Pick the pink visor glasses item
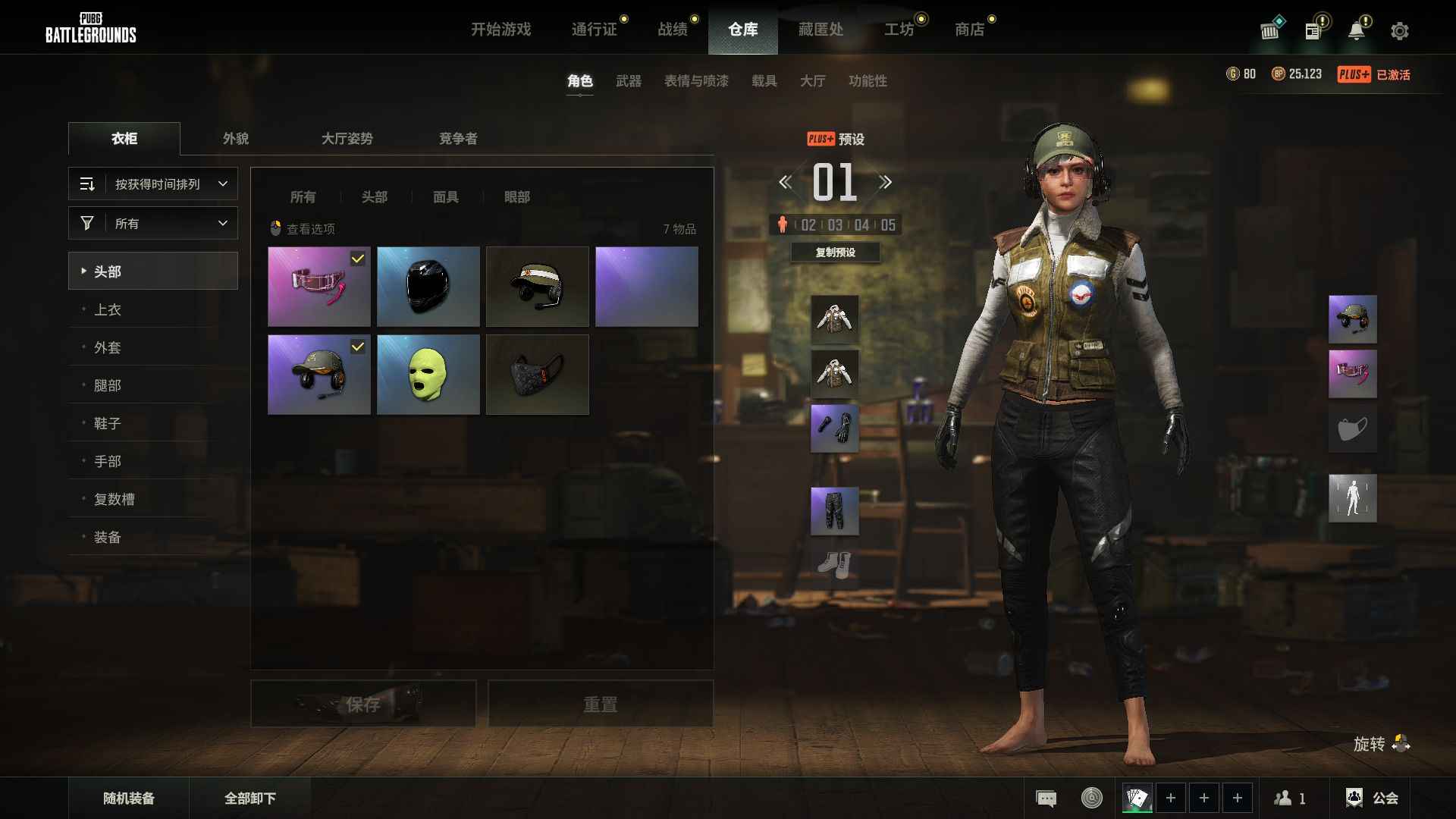Screen dimensions: 1456x819 click(319, 287)
